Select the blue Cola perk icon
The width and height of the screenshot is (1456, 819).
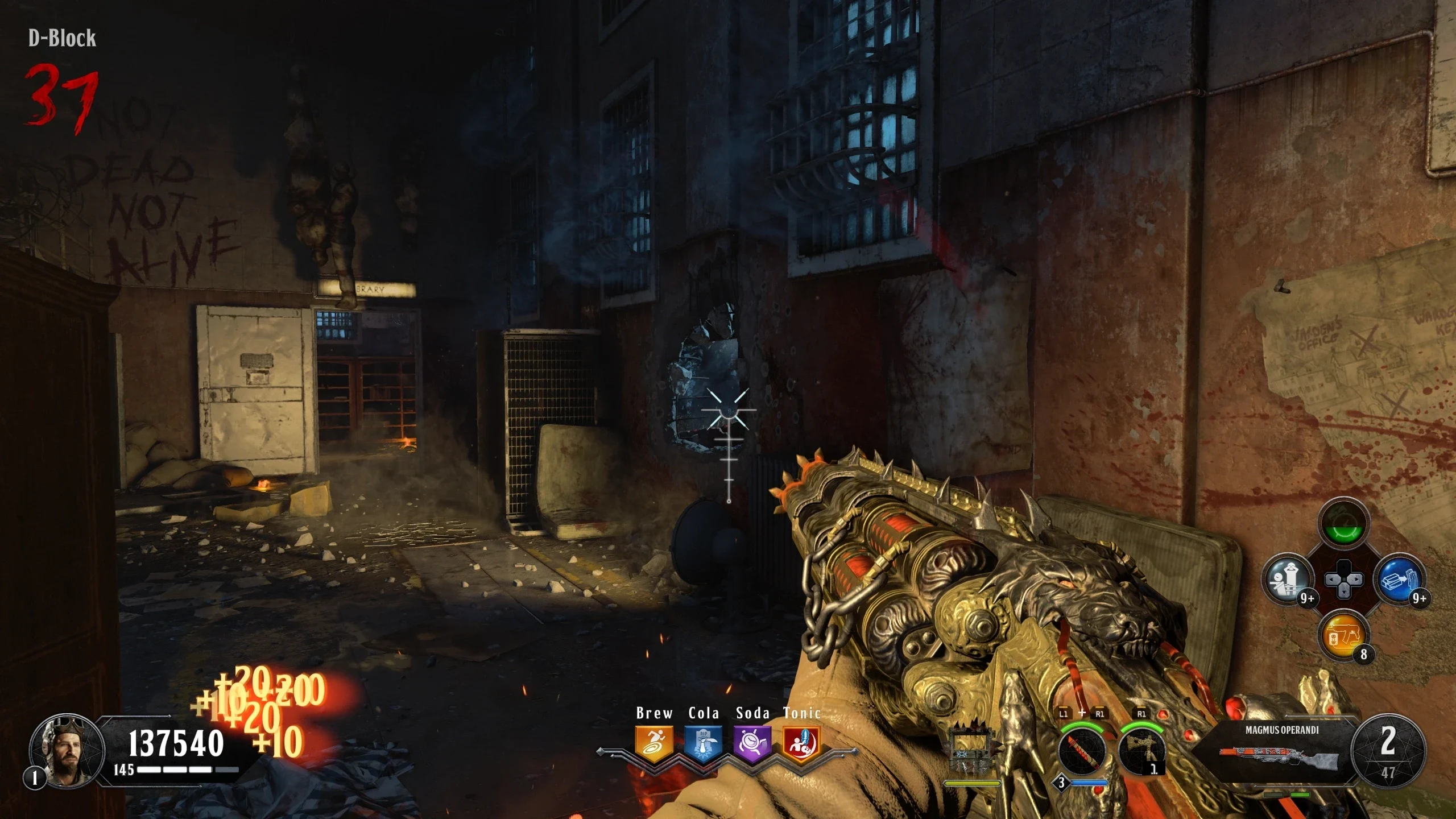(x=703, y=744)
